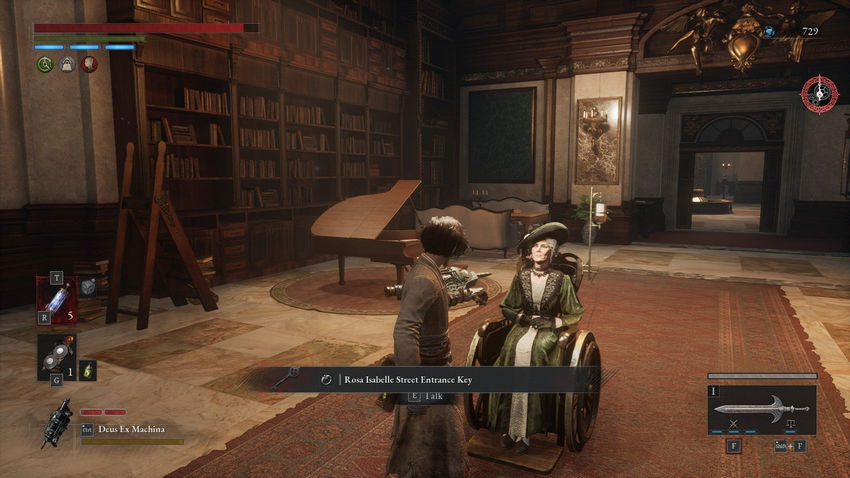Screen dimensions: 850x478
Task: Click the blue Ergo currency icon
Action: pos(768,32)
